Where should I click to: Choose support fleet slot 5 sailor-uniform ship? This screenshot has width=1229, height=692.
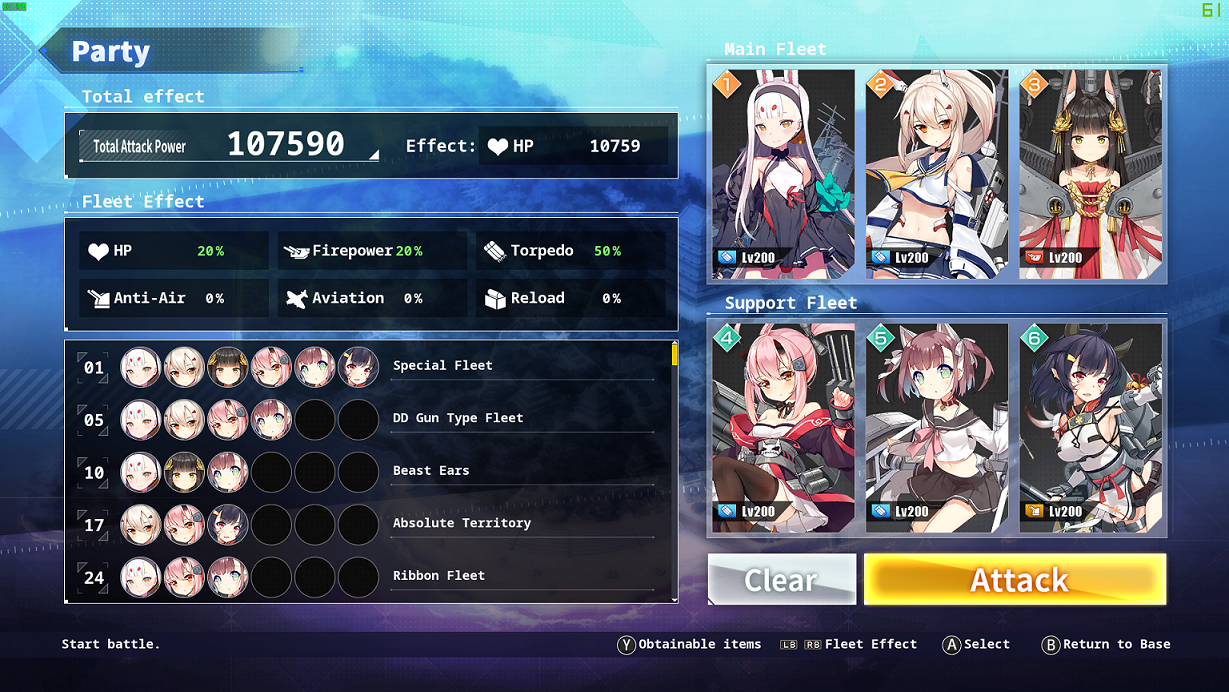pyautogui.click(x=937, y=427)
